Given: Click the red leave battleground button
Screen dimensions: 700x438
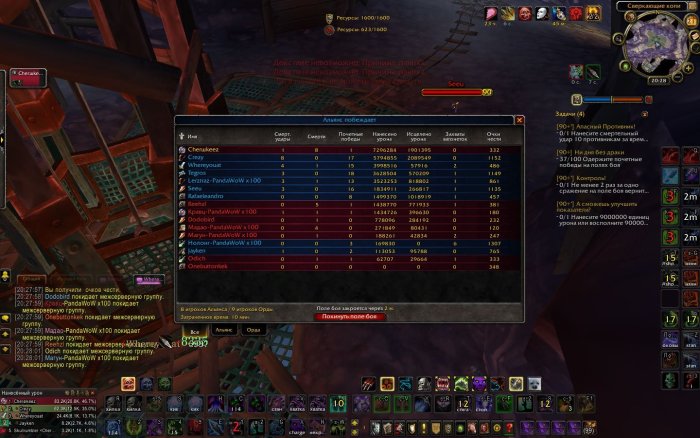Looking at the screenshot, I should (349, 316).
